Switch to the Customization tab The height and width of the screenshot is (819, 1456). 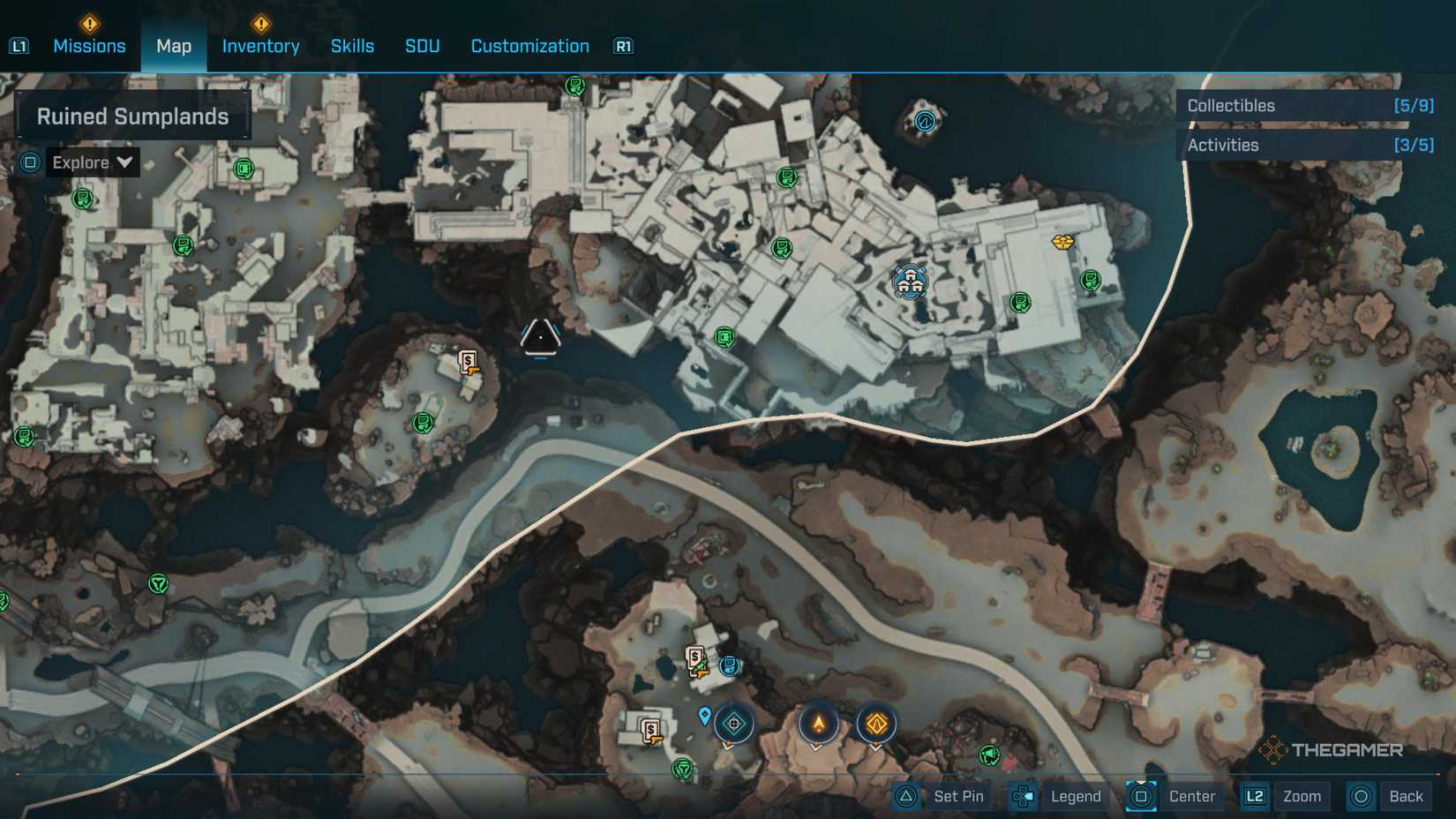point(529,46)
